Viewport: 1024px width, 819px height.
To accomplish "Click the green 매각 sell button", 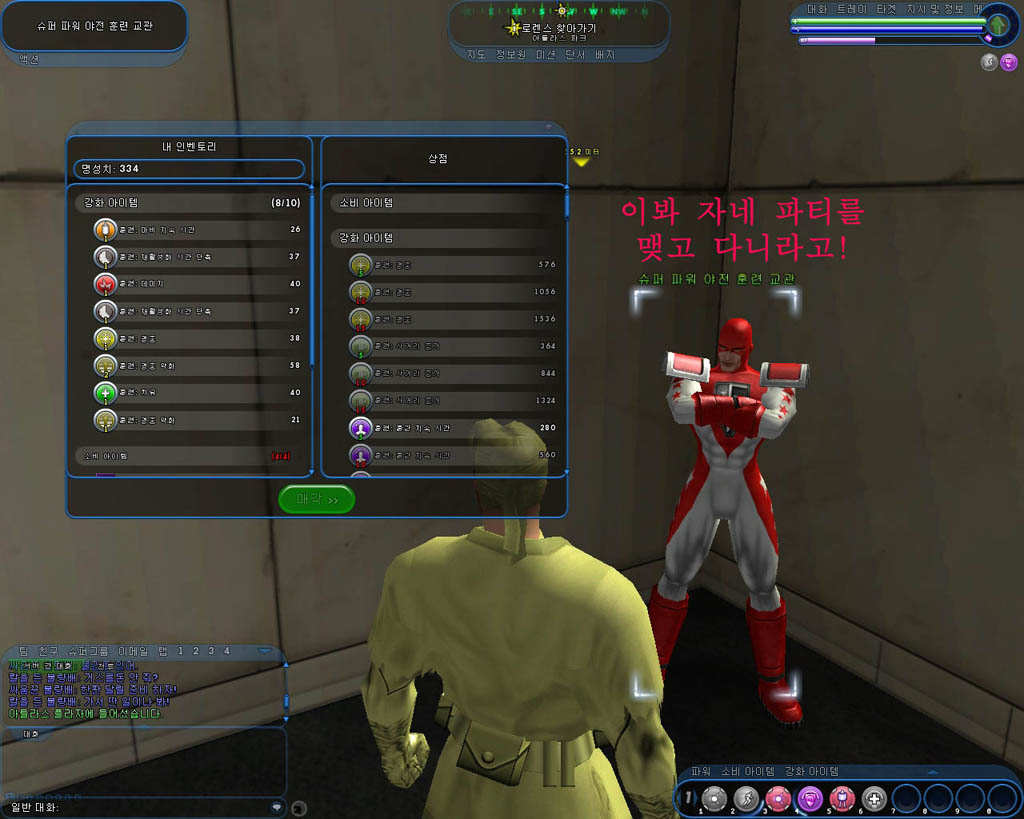I will [316, 499].
